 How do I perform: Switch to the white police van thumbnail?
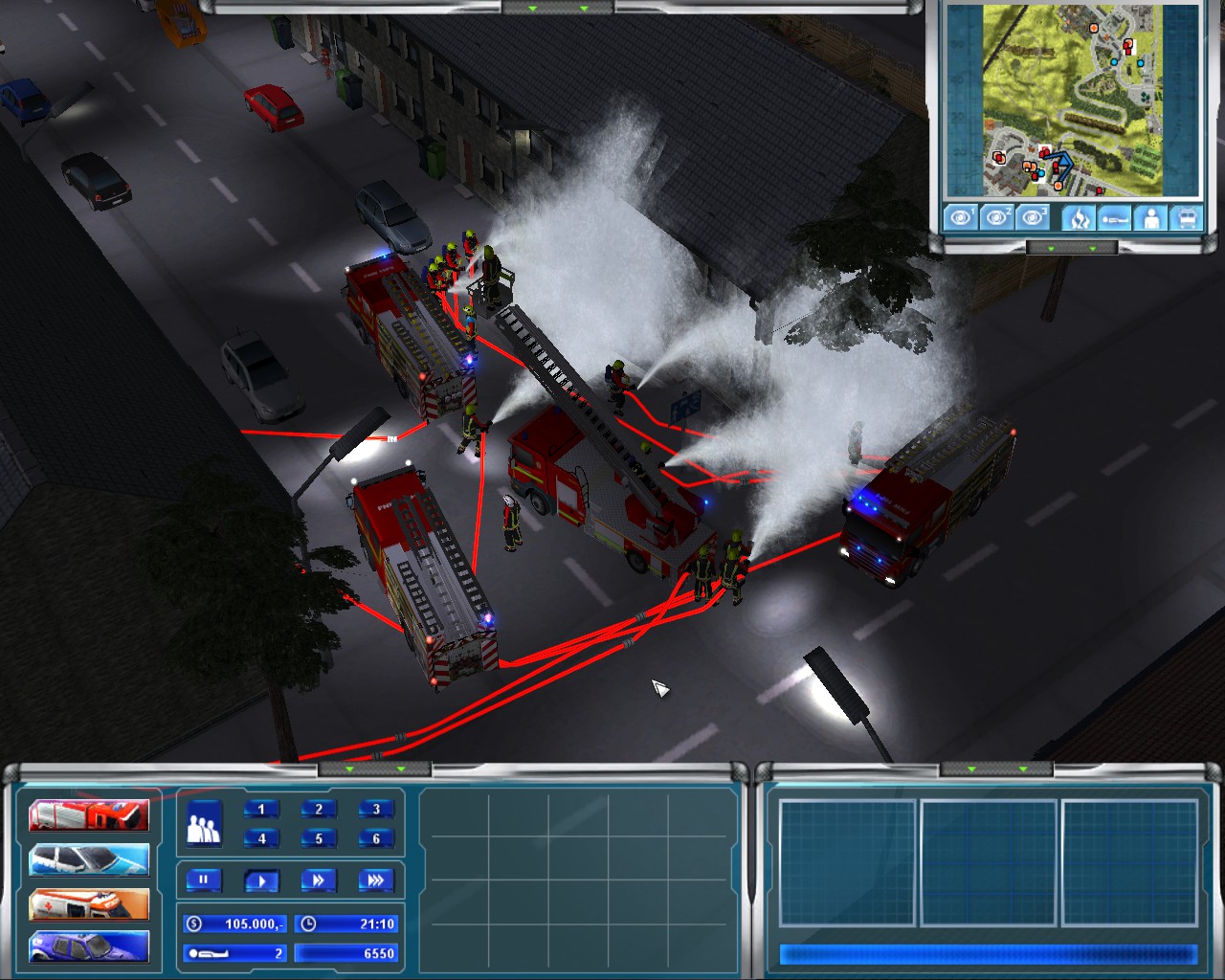coord(89,859)
